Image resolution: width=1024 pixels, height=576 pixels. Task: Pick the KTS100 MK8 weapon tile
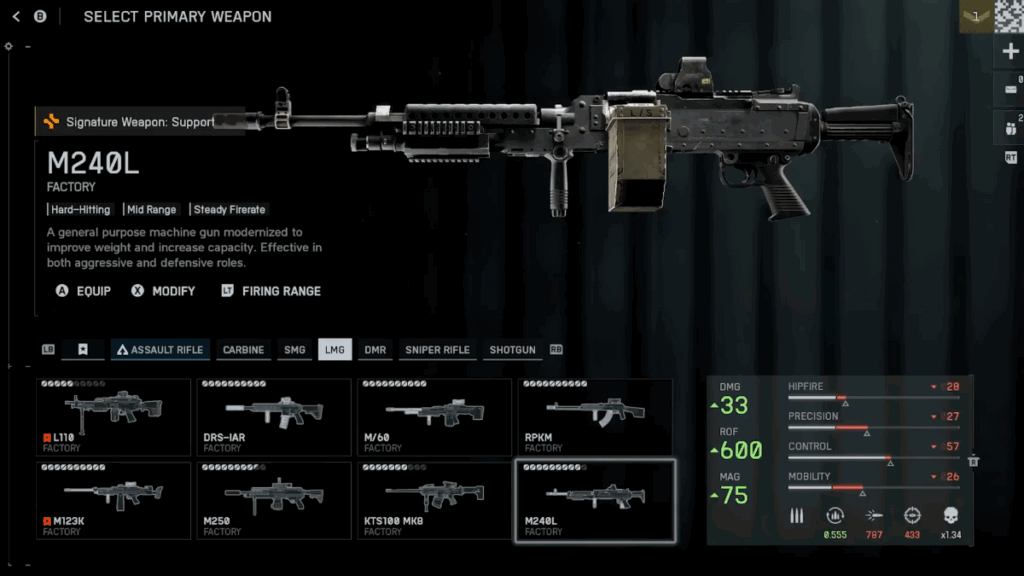coord(434,500)
